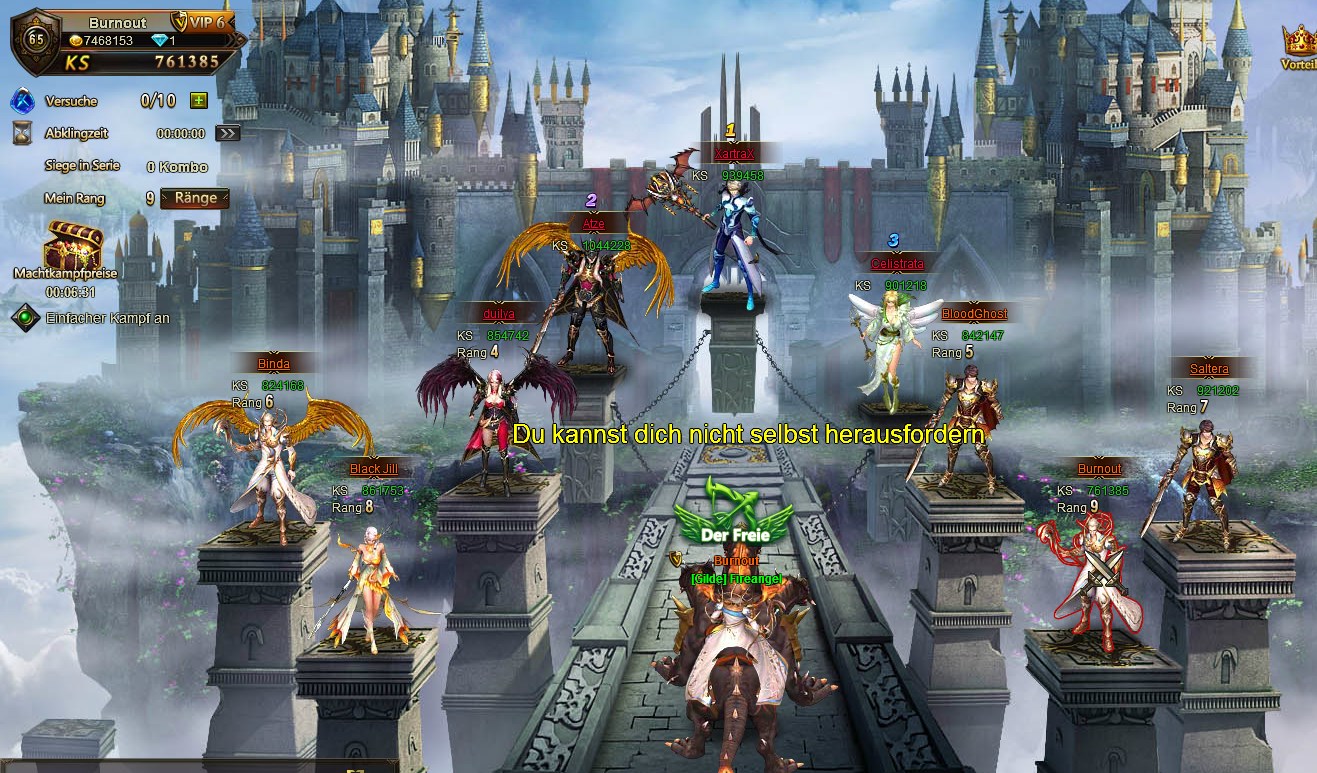Open the Ränge ranking list
This screenshot has height=773, width=1317.
click(x=195, y=198)
